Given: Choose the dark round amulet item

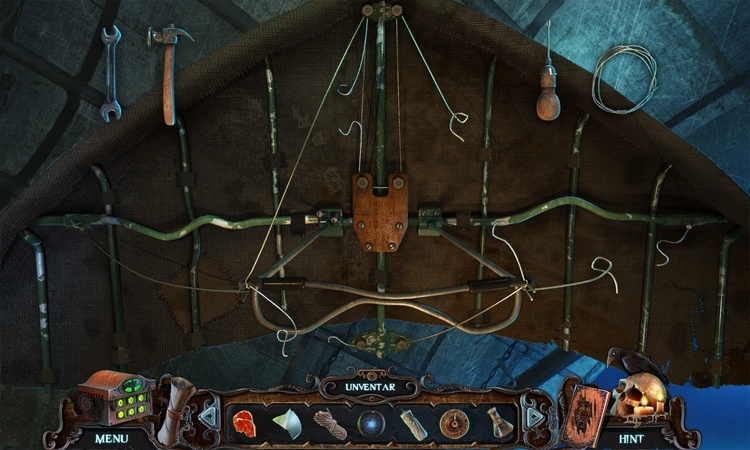Looking at the screenshot, I should tap(371, 423).
